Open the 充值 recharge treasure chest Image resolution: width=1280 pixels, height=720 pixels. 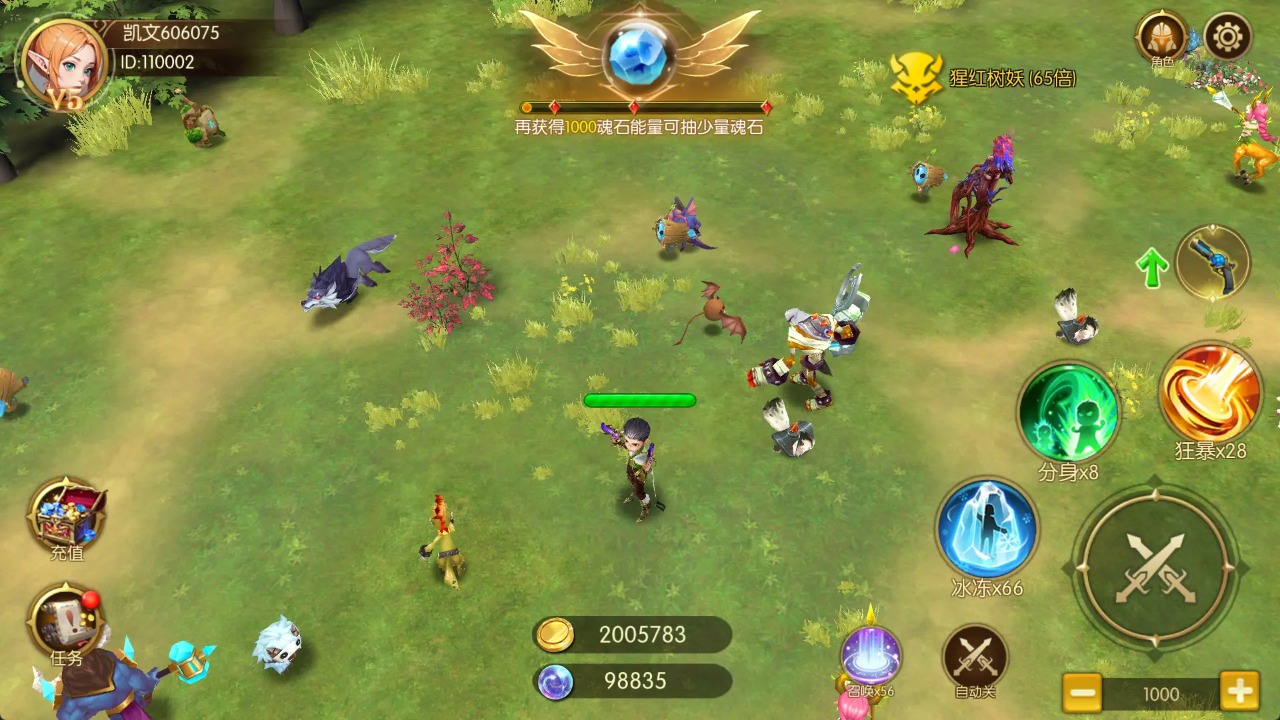click(67, 513)
